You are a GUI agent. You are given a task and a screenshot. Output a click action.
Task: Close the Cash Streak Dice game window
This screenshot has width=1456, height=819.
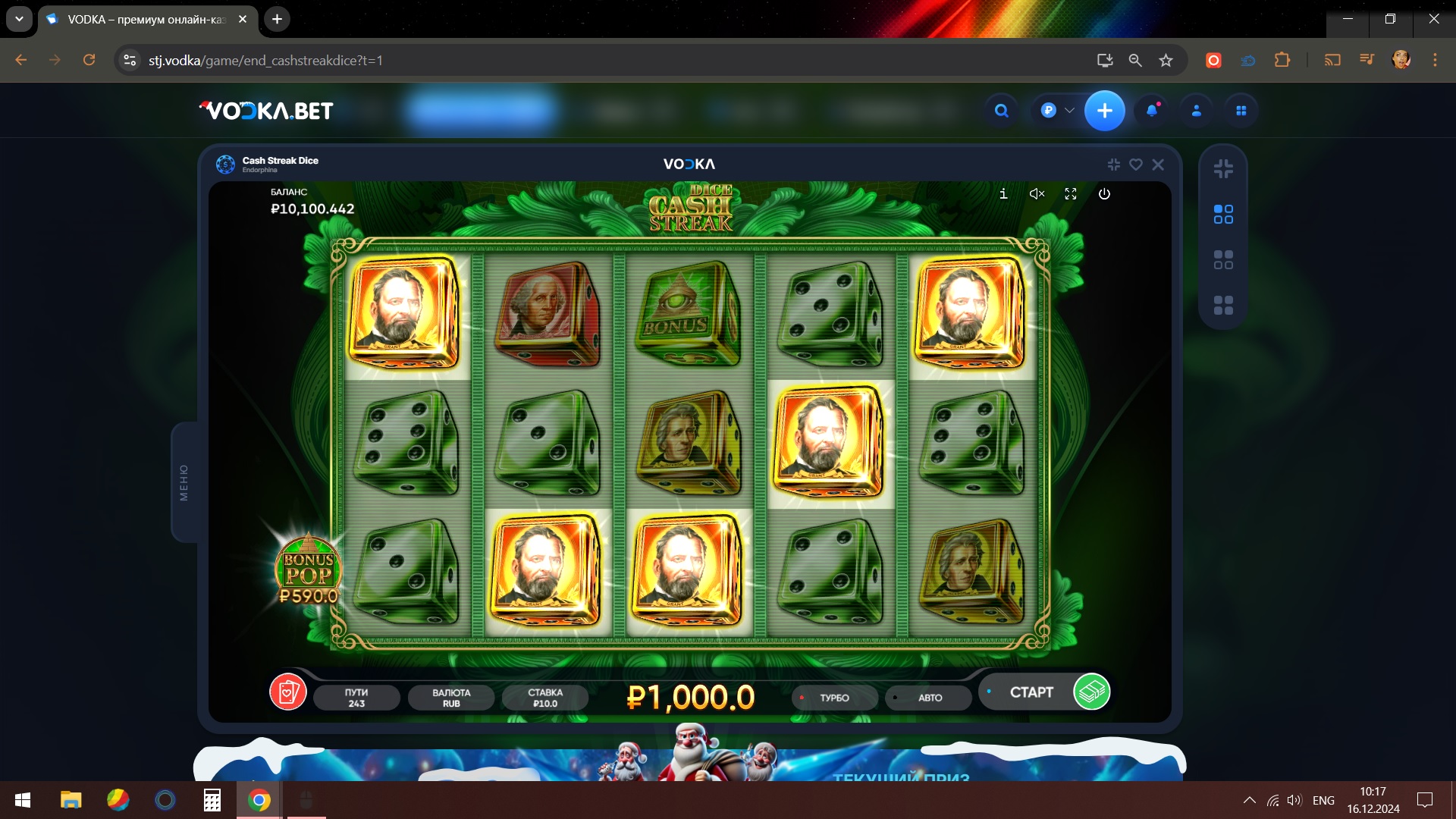point(1158,165)
